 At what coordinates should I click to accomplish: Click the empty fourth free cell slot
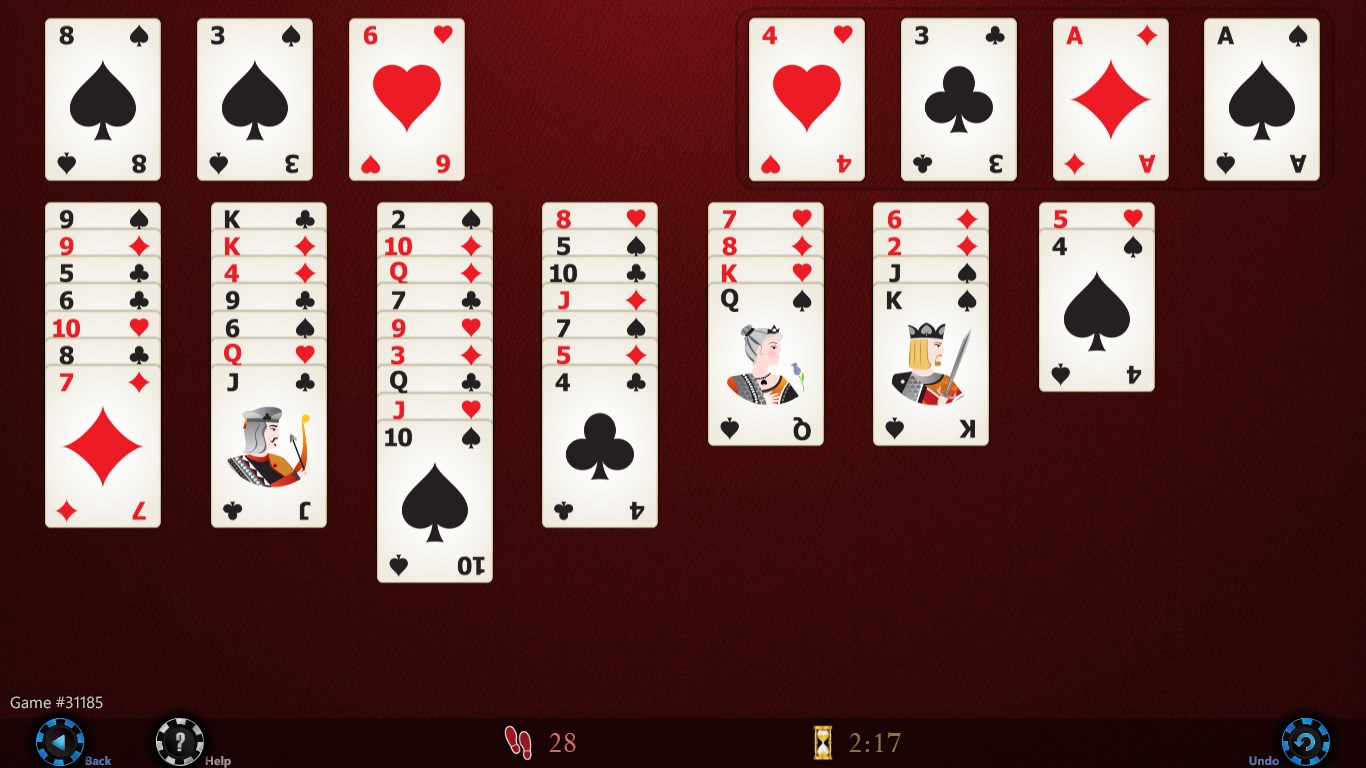[x=558, y=97]
